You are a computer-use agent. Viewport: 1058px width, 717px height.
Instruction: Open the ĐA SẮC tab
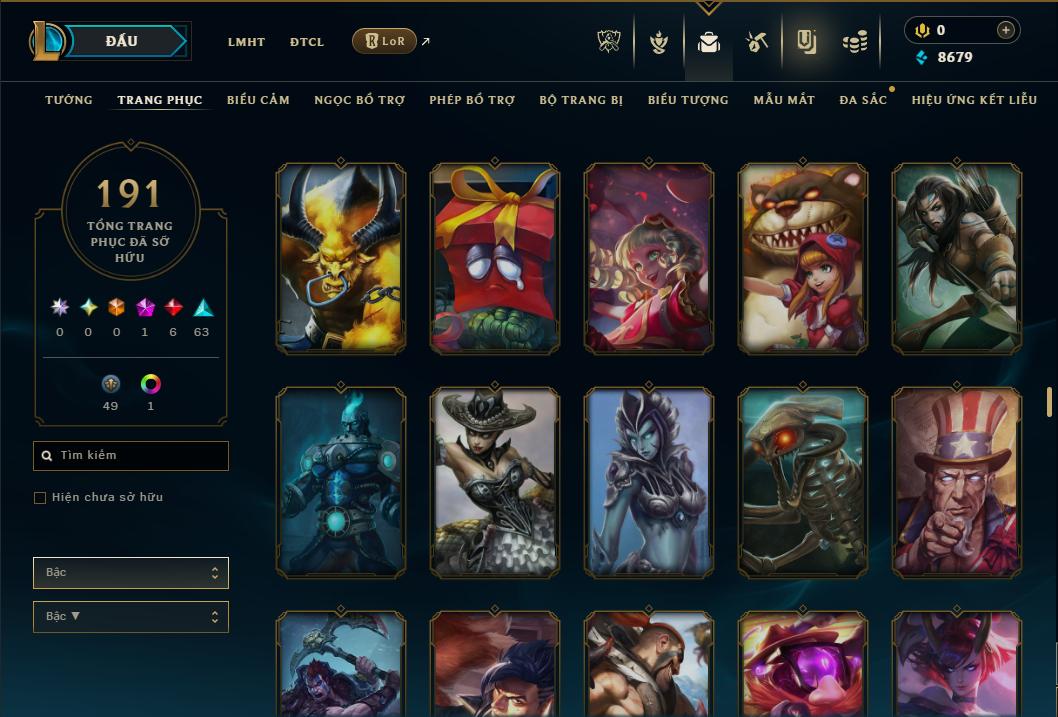(x=863, y=100)
